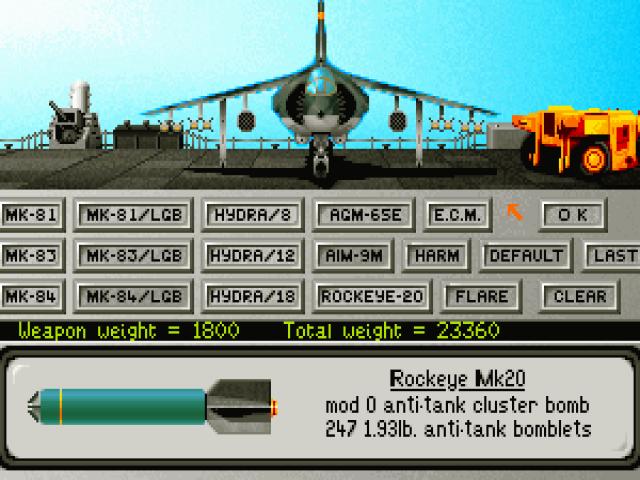This screenshot has height=480, width=640.
Task: Load the HYDRA/12 rocket pod
Action: (x=248, y=255)
